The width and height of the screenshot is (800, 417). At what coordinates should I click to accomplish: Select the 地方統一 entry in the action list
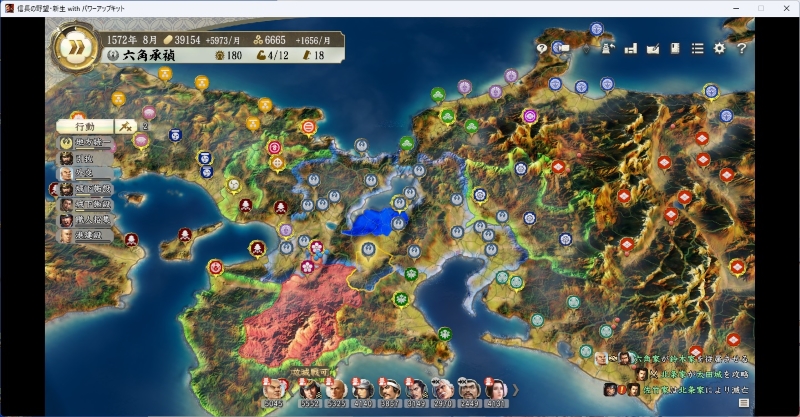88,143
